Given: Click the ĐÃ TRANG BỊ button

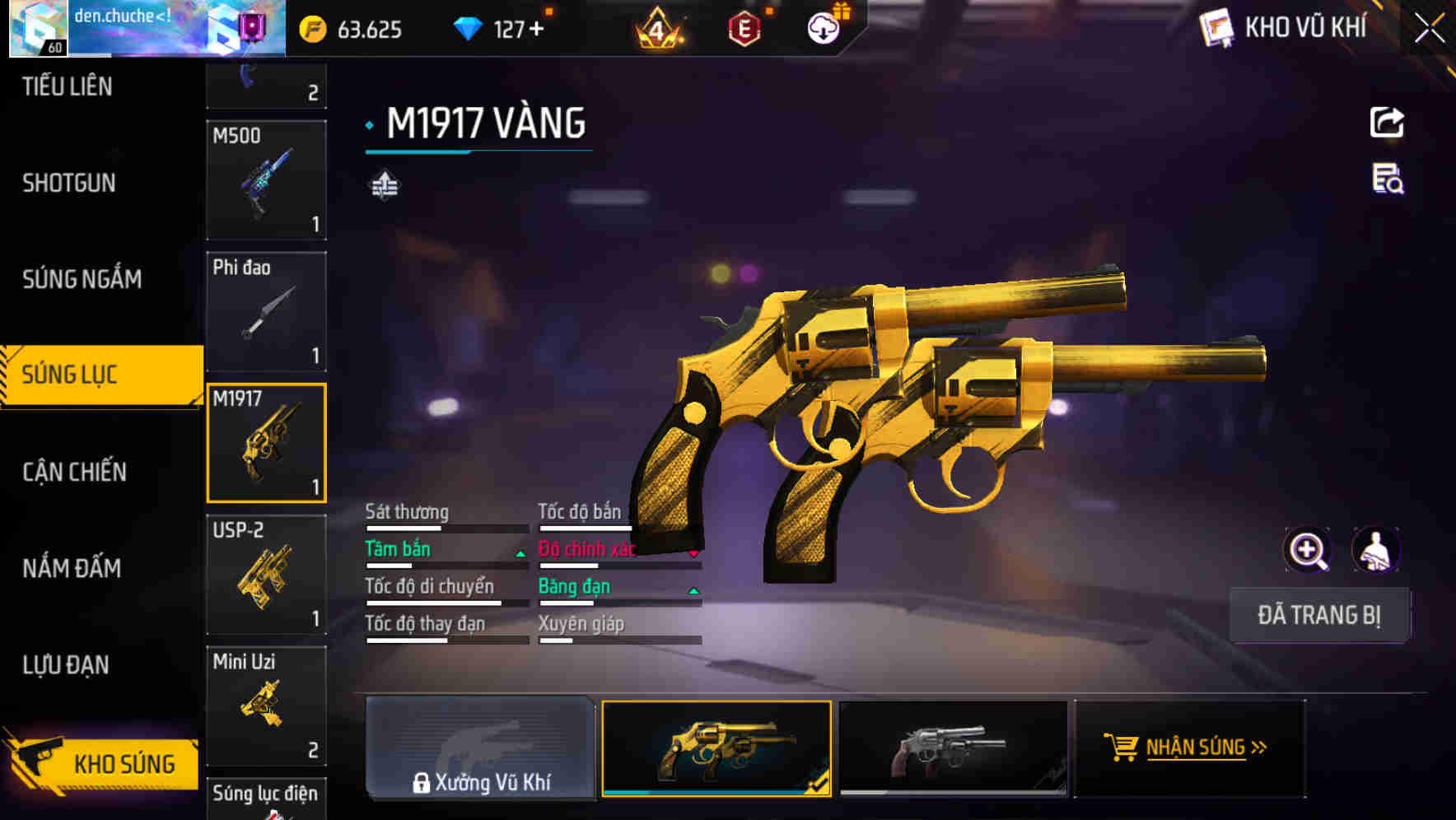Looking at the screenshot, I should click(1319, 615).
